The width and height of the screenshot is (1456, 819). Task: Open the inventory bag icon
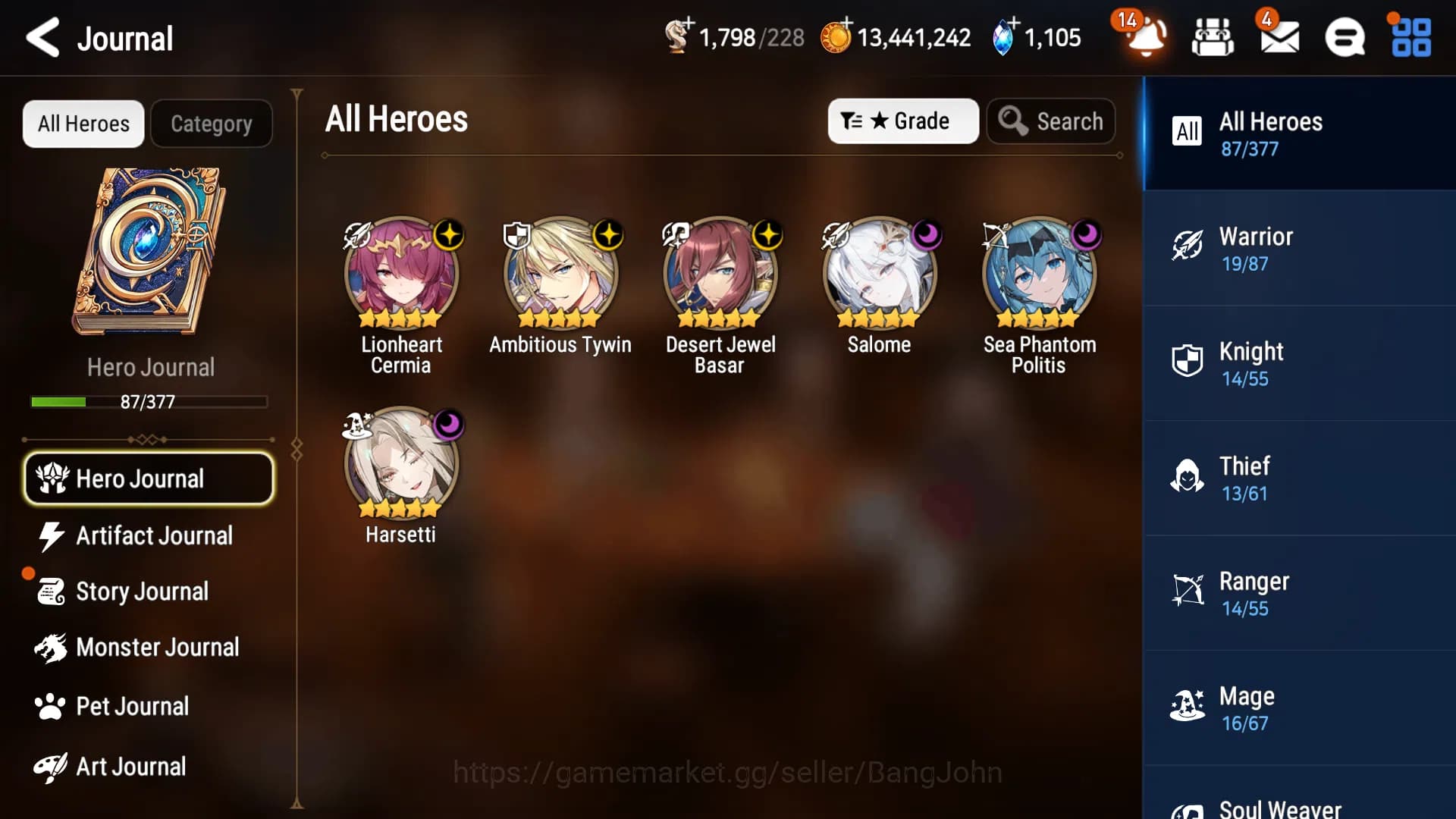1213,36
